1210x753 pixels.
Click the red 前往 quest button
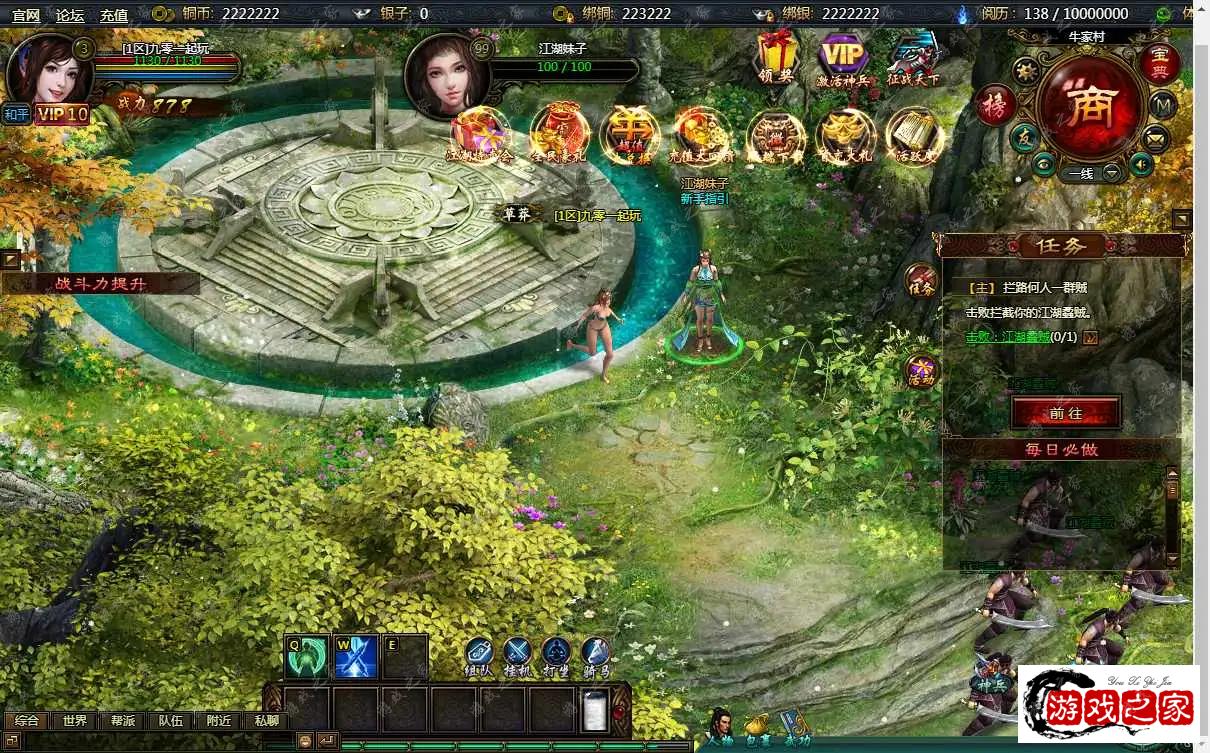1065,412
